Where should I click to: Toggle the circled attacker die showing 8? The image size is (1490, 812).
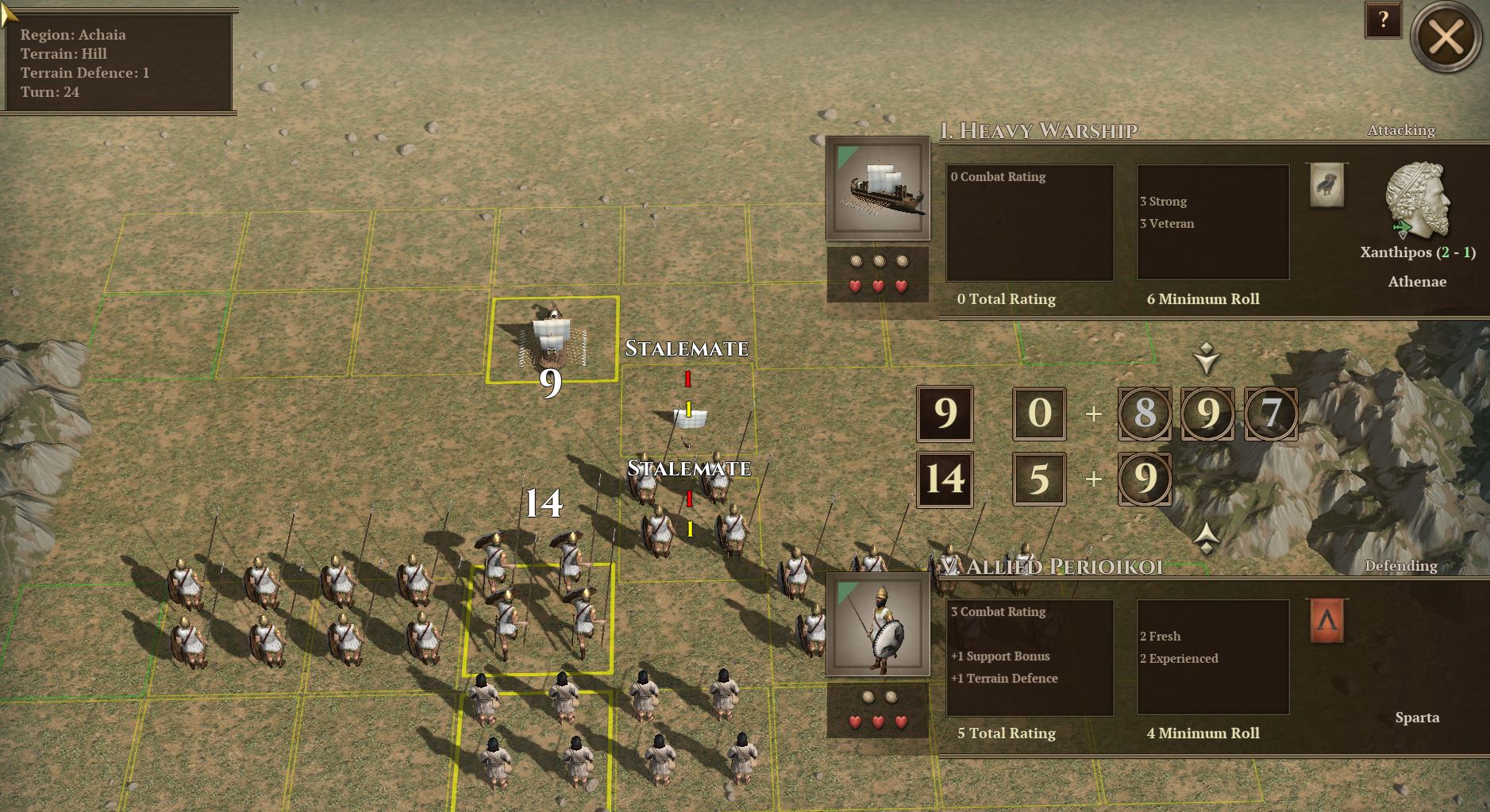click(x=1145, y=414)
